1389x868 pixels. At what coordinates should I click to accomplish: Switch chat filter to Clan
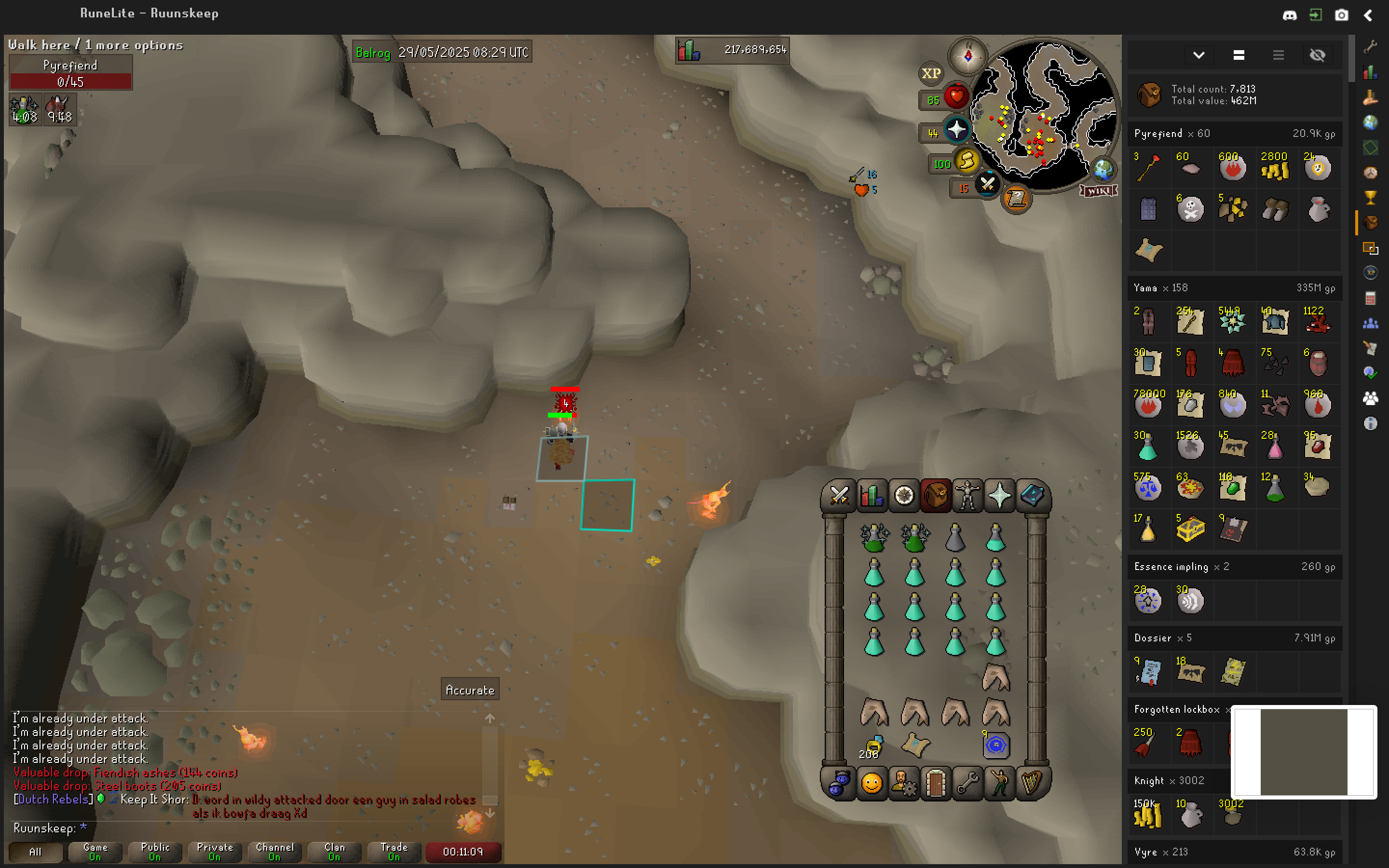(334, 852)
